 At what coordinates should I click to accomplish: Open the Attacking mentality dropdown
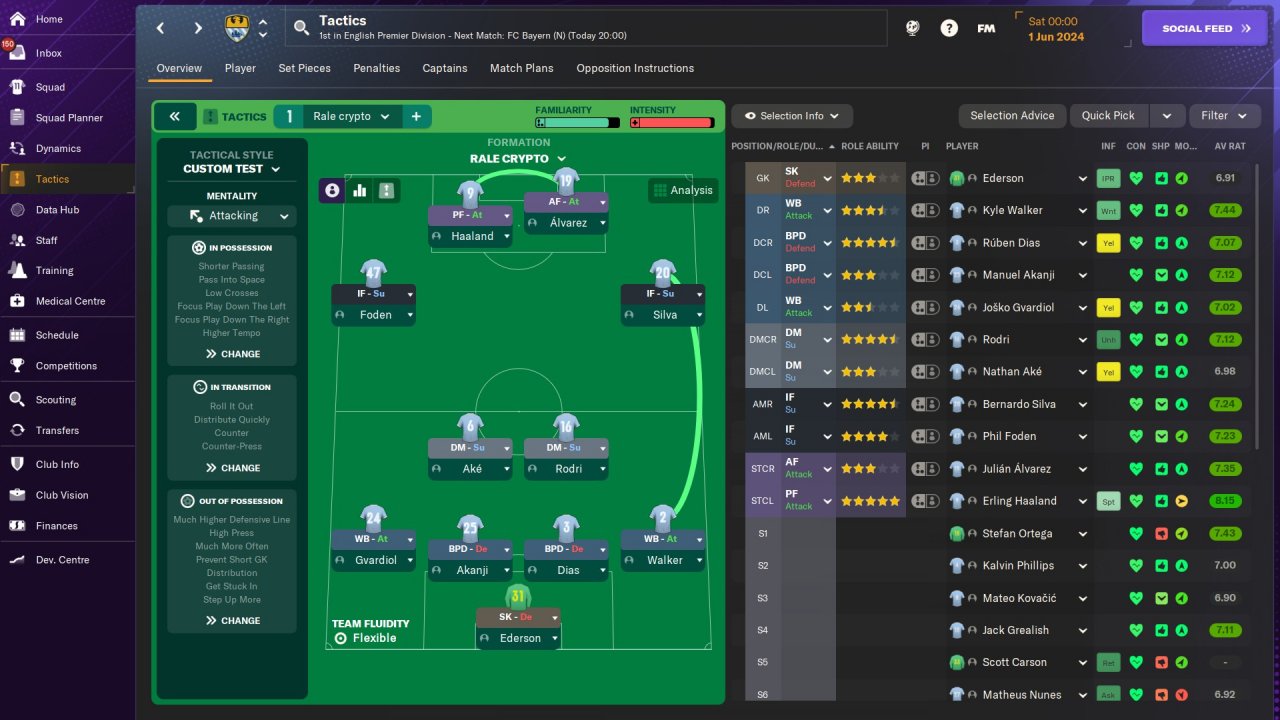[232, 216]
